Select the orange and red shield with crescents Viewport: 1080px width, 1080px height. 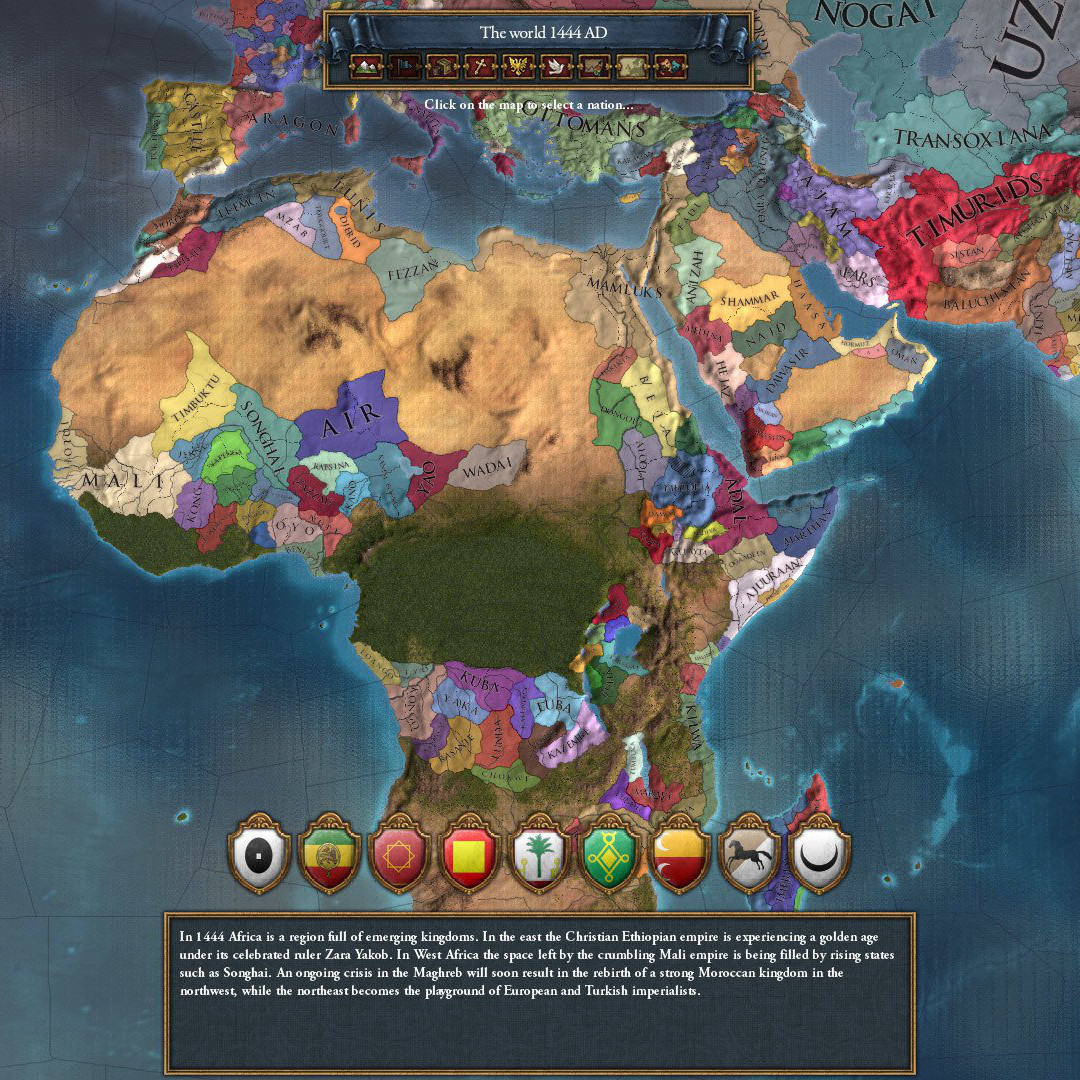[680, 856]
